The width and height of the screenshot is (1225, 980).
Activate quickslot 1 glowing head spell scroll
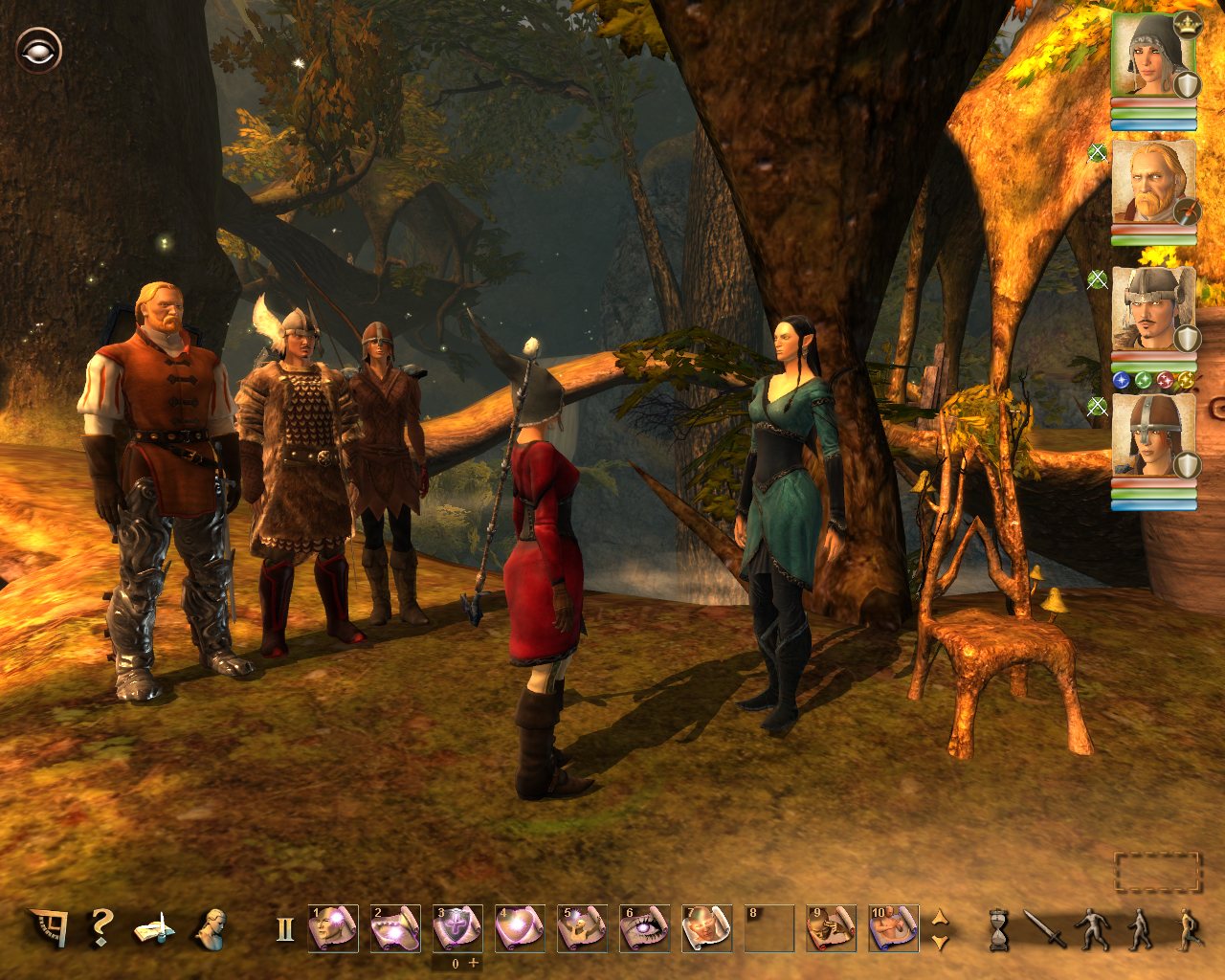[333, 928]
